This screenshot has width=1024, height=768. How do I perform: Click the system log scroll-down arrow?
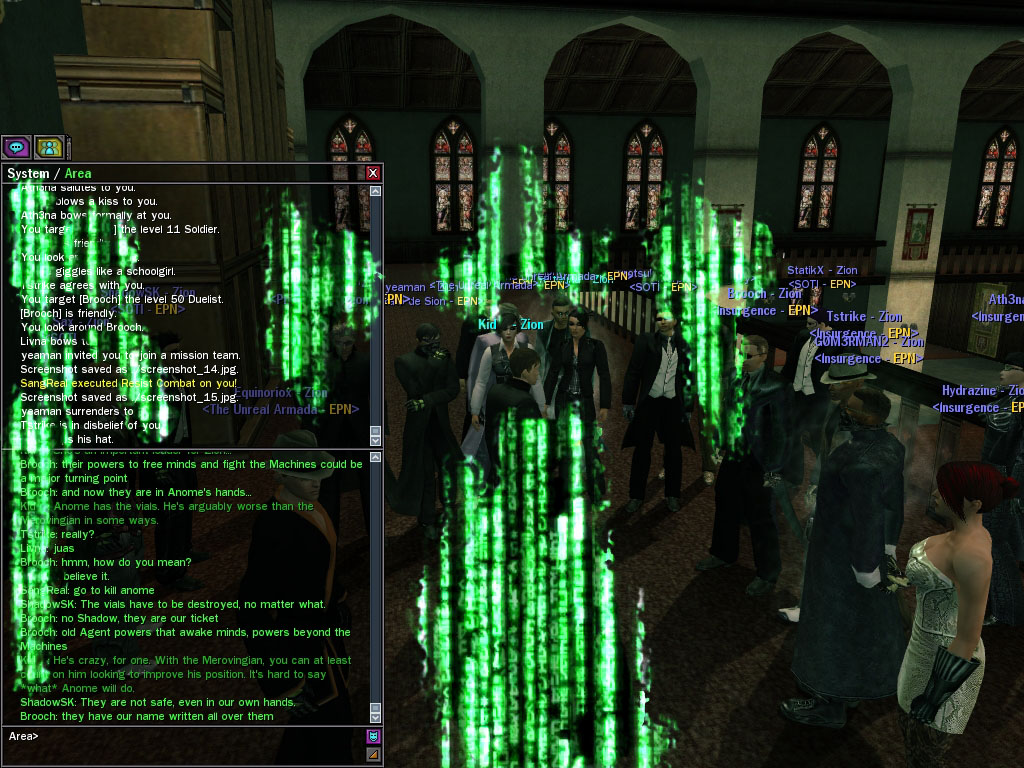click(375, 439)
